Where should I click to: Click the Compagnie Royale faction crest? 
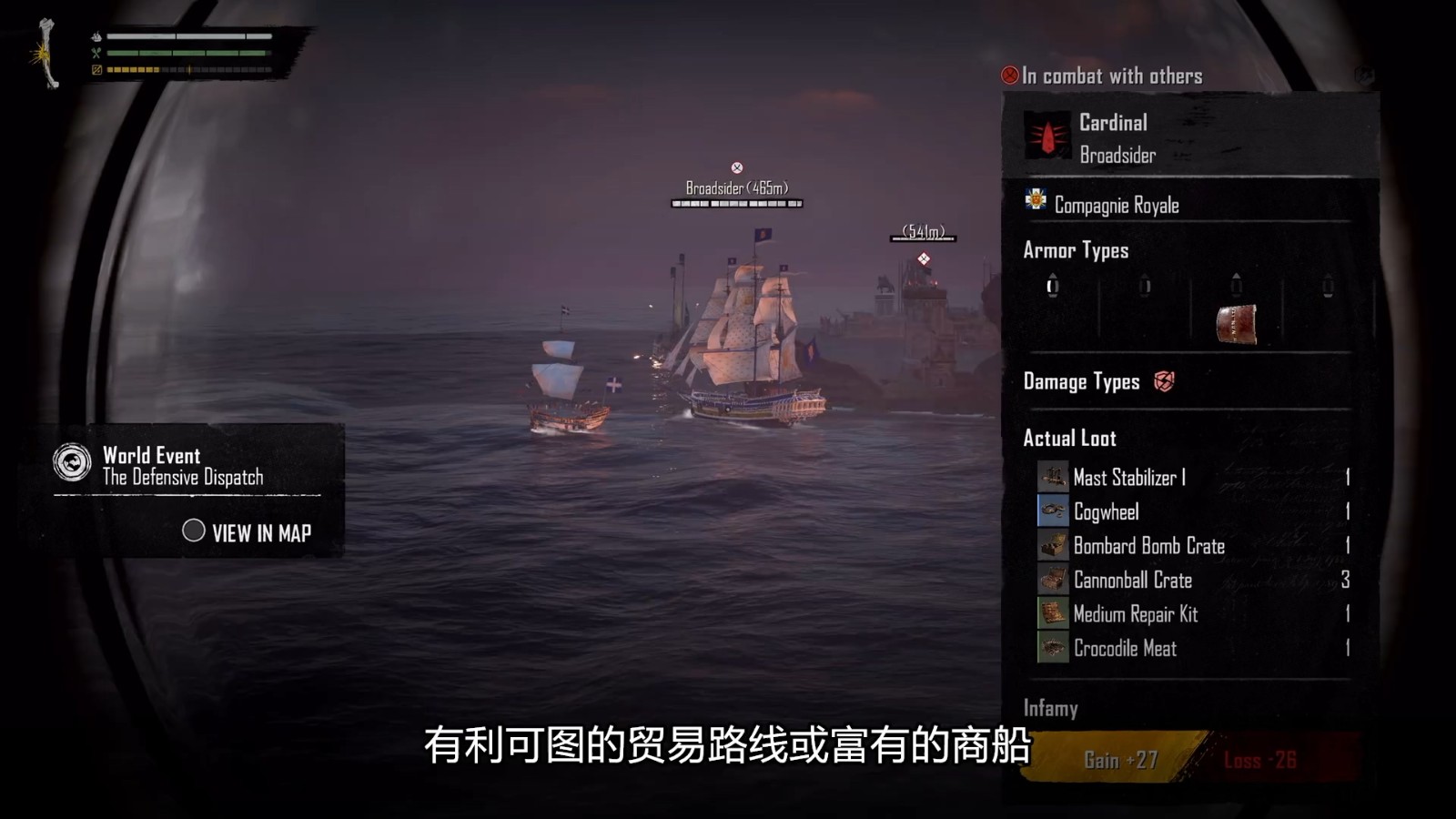(1036, 205)
